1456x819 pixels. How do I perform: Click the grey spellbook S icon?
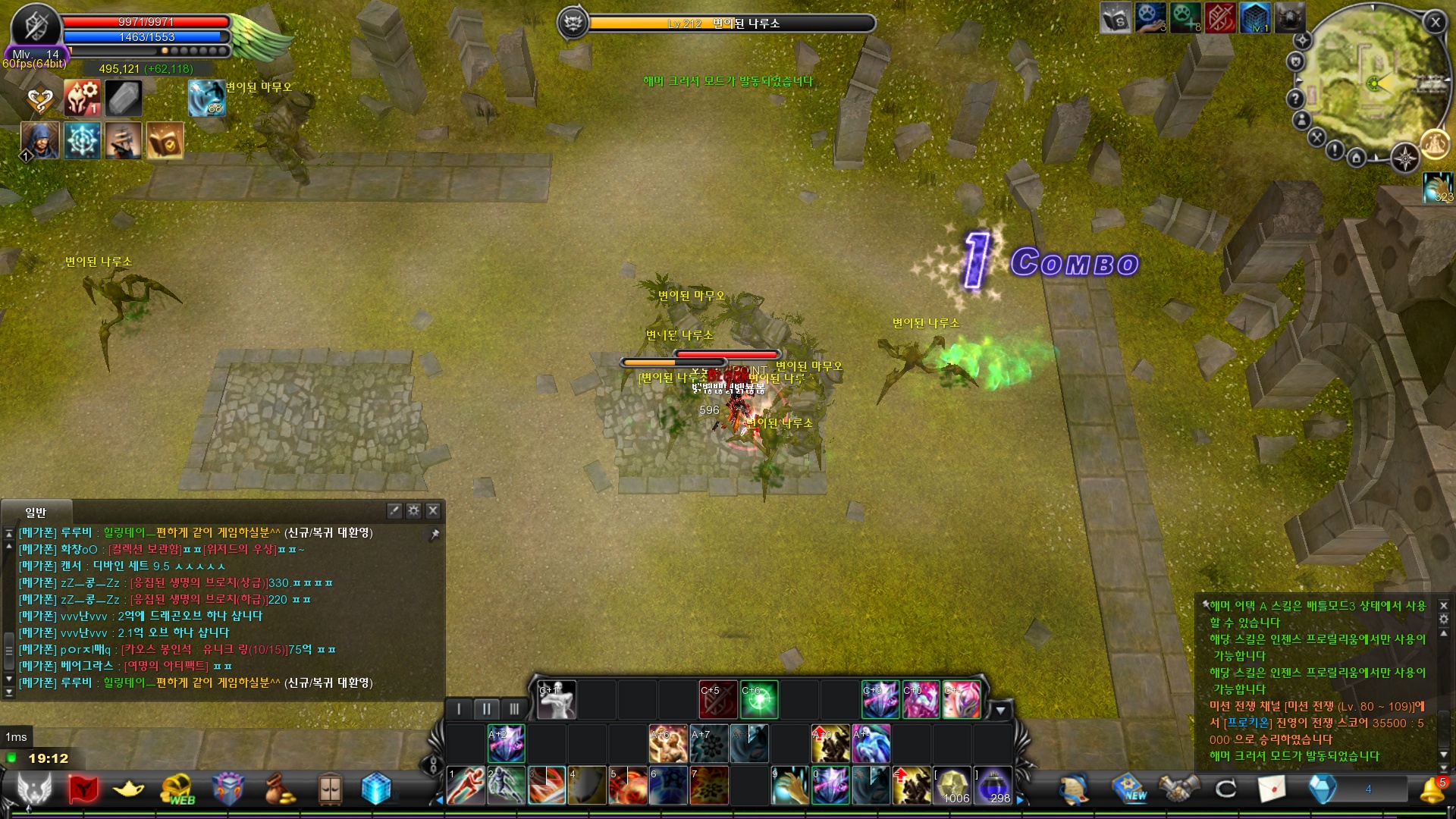click(1115, 18)
